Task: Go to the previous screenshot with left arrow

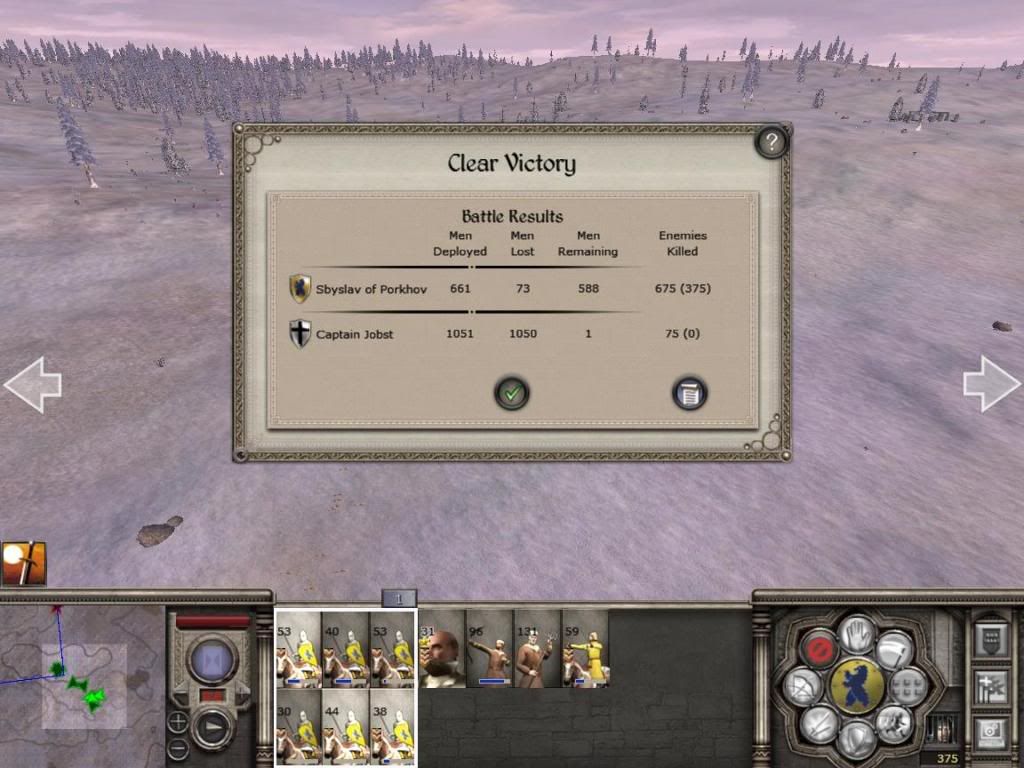Action: coord(32,384)
